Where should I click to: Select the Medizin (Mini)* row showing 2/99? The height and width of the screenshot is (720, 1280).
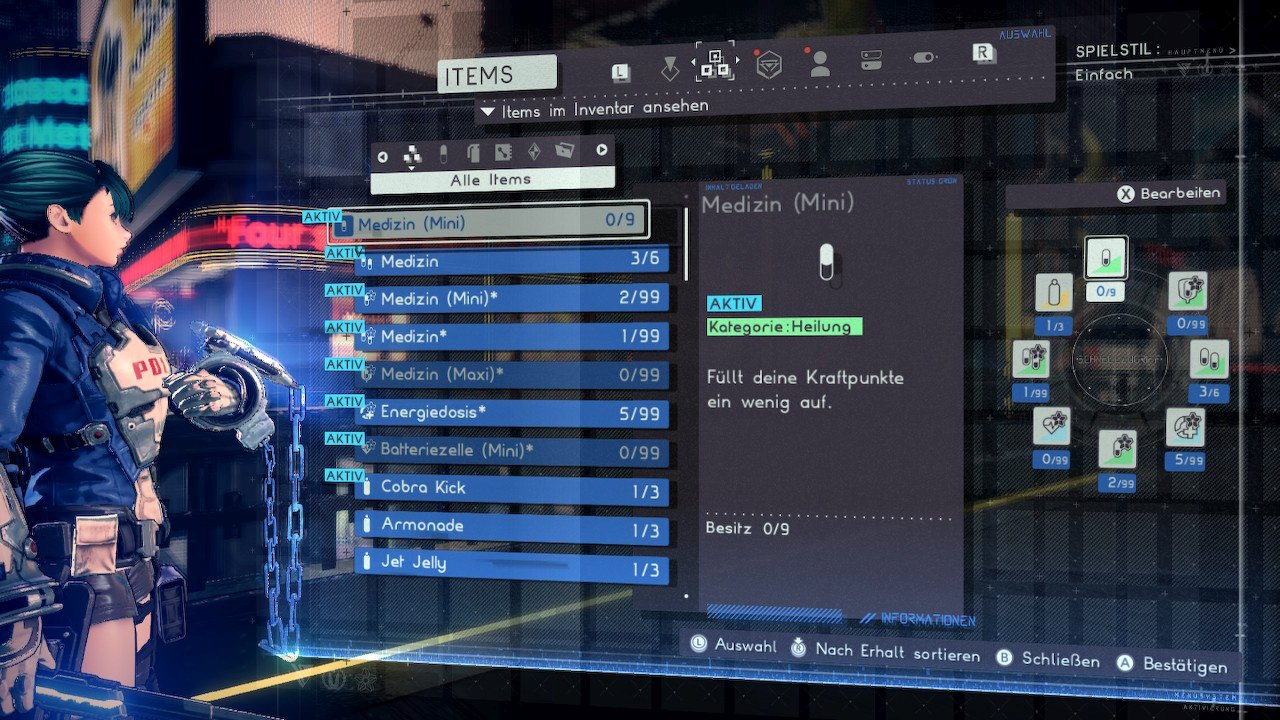(x=512, y=298)
